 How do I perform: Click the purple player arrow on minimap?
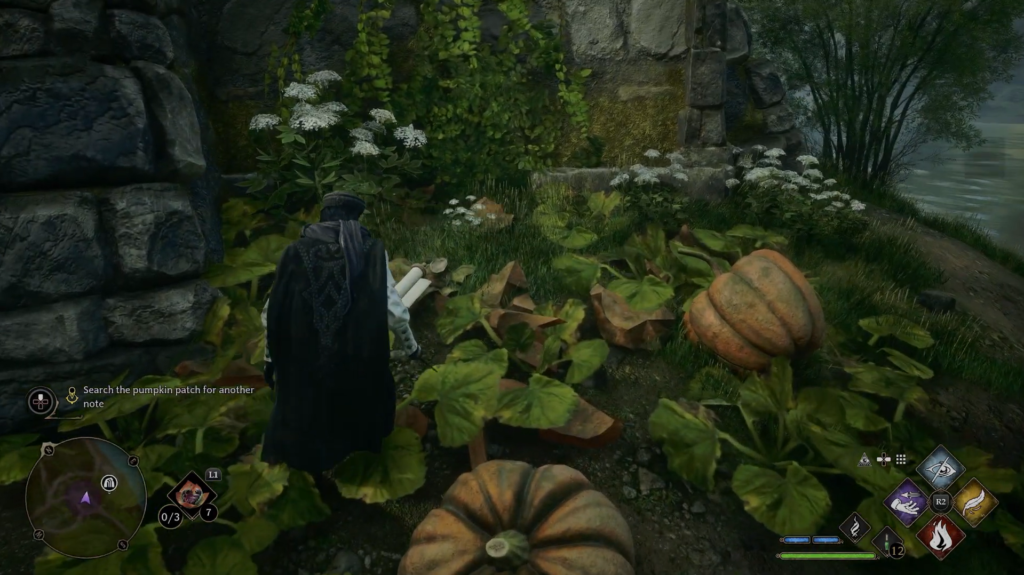85,498
